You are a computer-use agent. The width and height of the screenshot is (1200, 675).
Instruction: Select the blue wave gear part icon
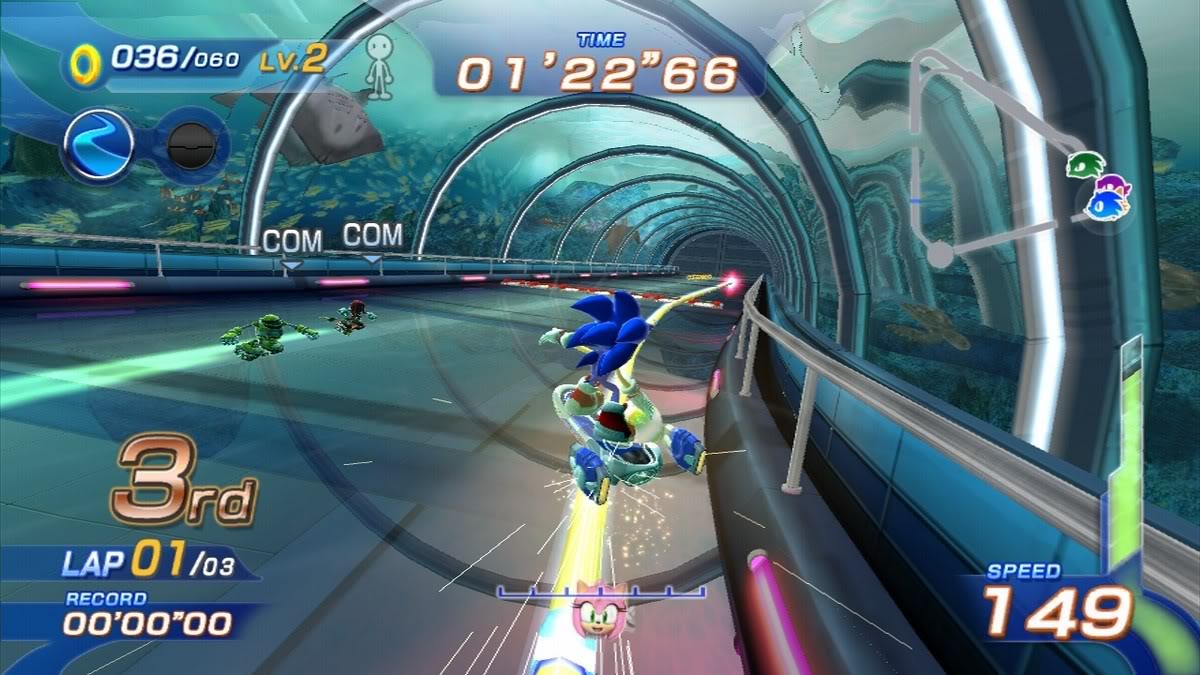click(x=99, y=144)
